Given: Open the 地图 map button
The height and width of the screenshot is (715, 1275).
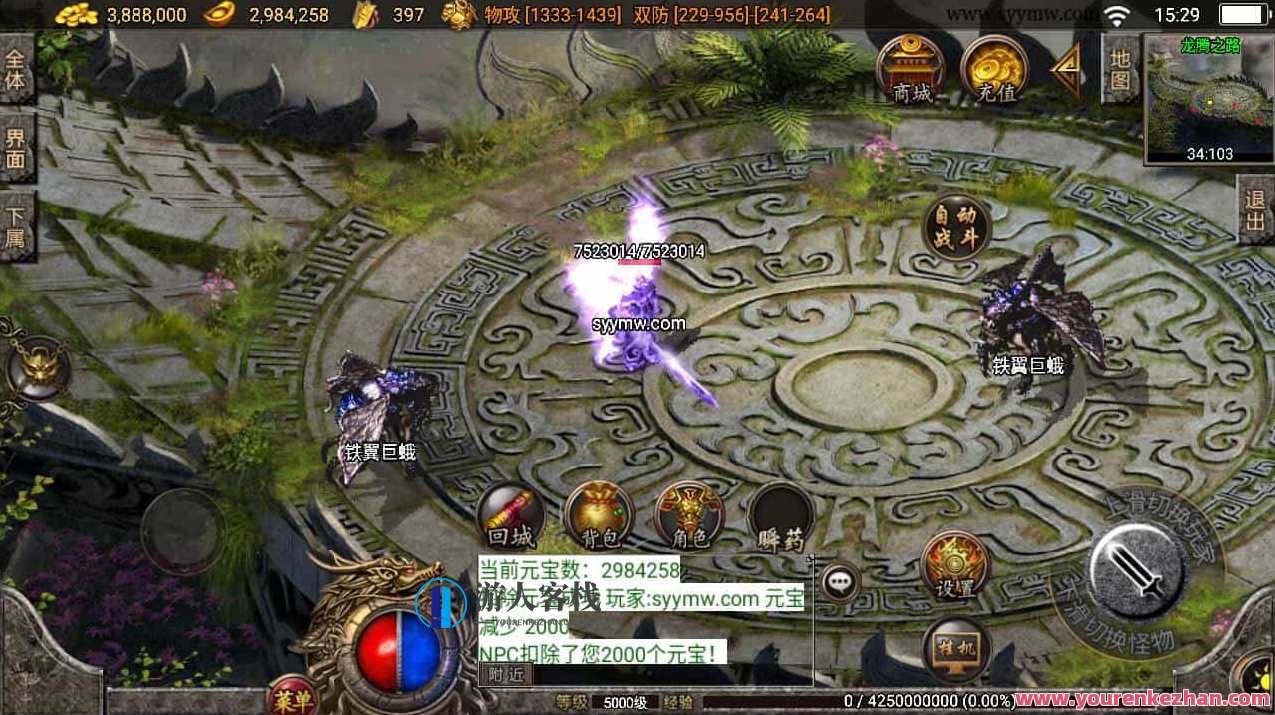Looking at the screenshot, I should (x=1120, y=69).
